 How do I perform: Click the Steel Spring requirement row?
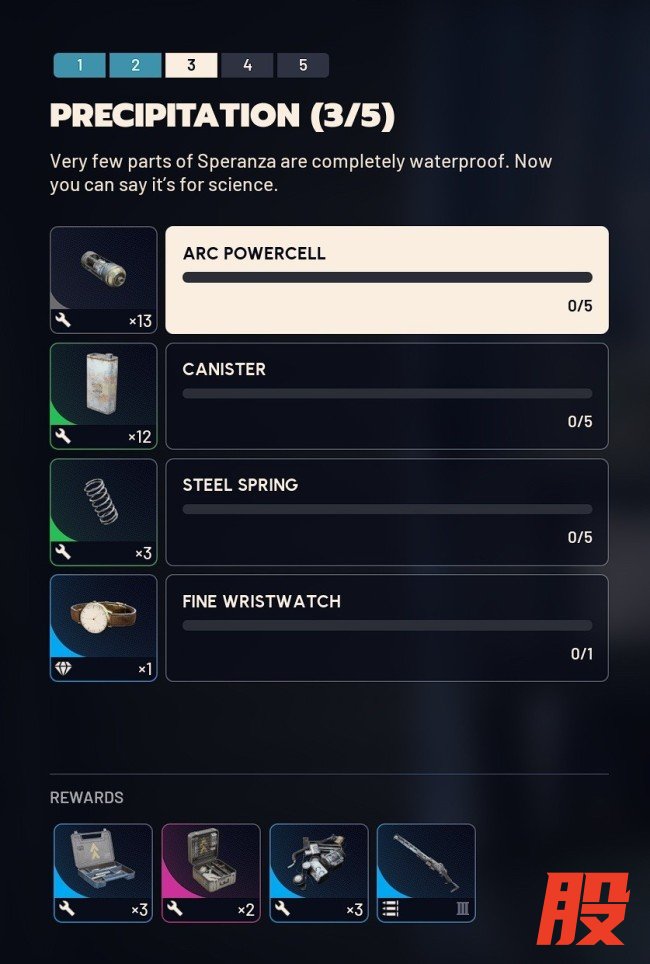tap(386, 512)
